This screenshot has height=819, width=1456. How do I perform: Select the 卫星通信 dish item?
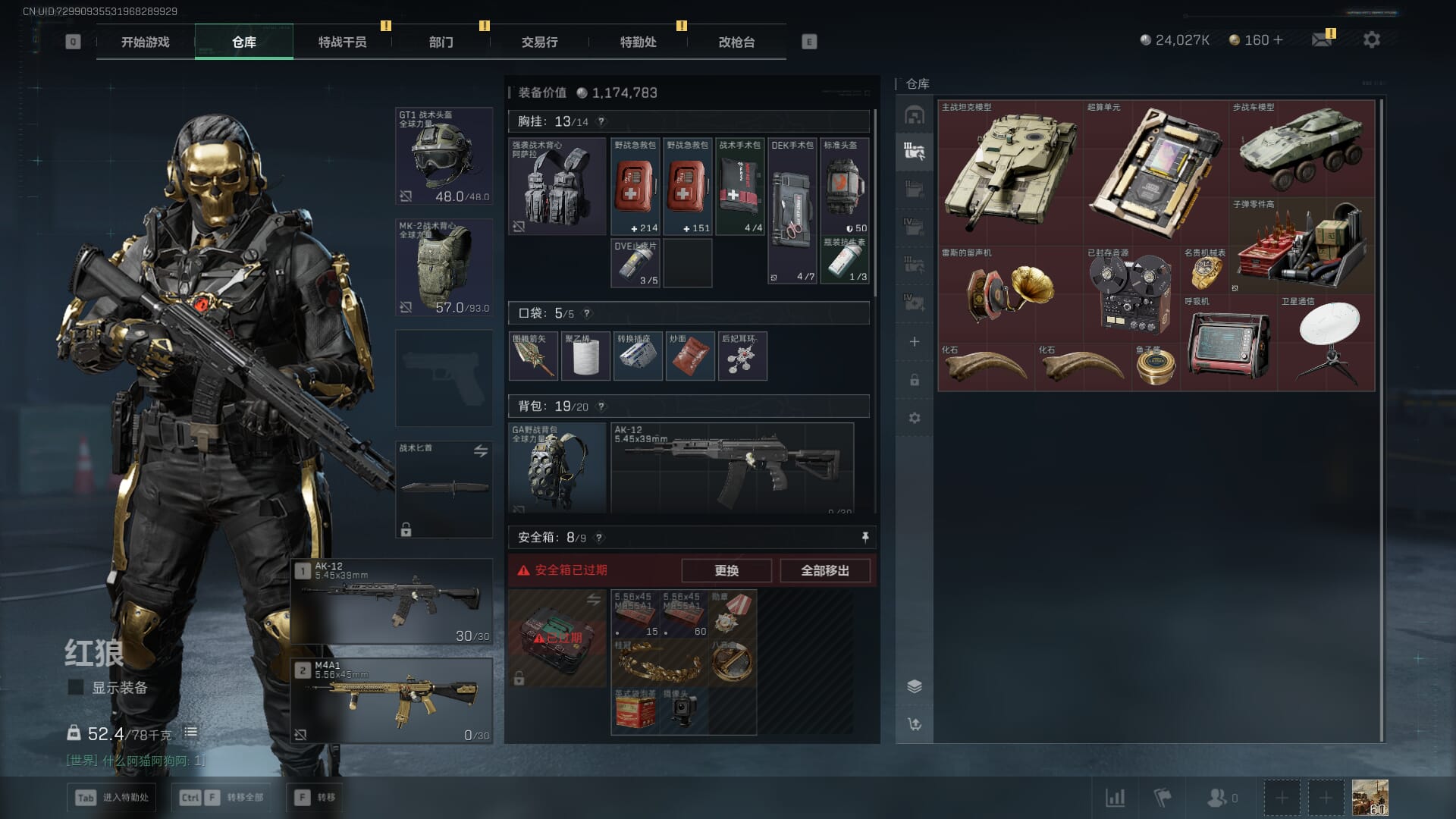click(1326, 343)
